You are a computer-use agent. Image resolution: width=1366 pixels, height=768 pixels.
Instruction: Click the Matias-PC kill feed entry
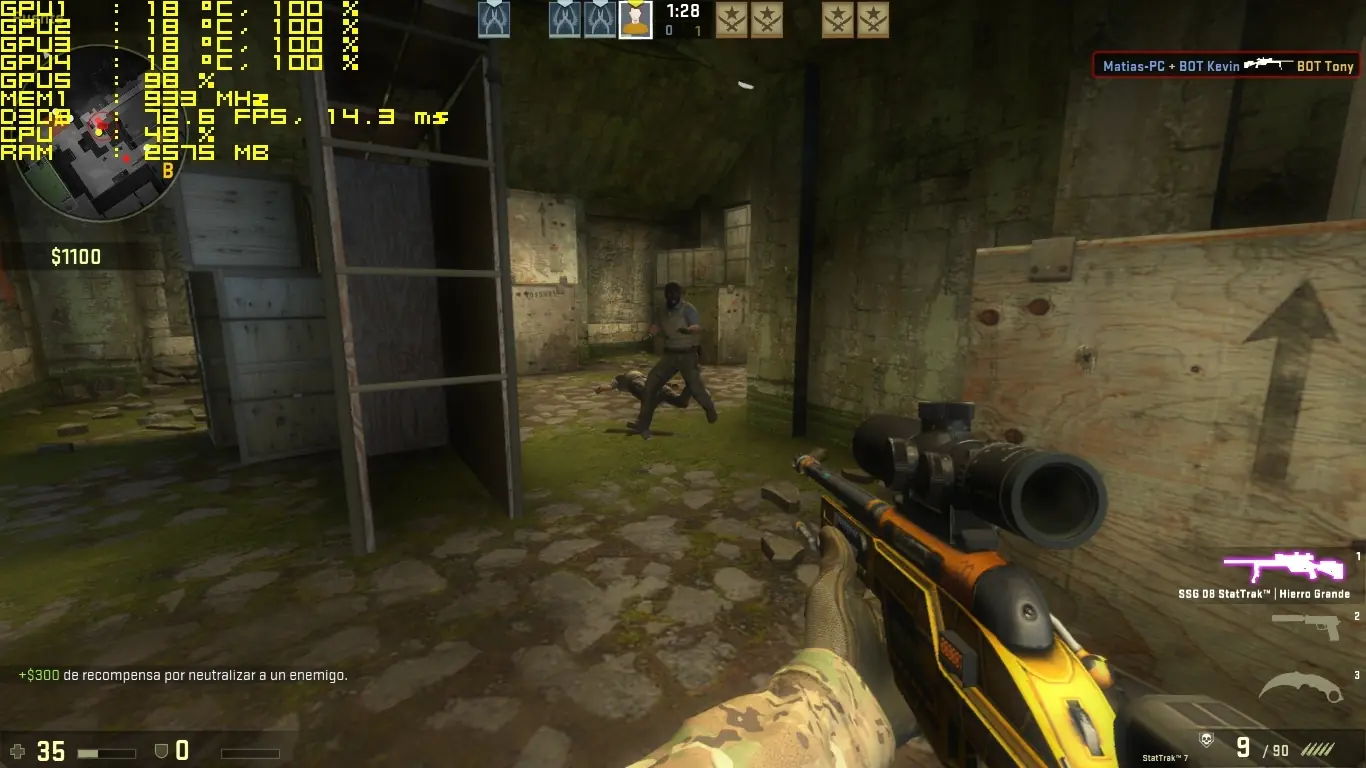click(x=1227, y=66)
